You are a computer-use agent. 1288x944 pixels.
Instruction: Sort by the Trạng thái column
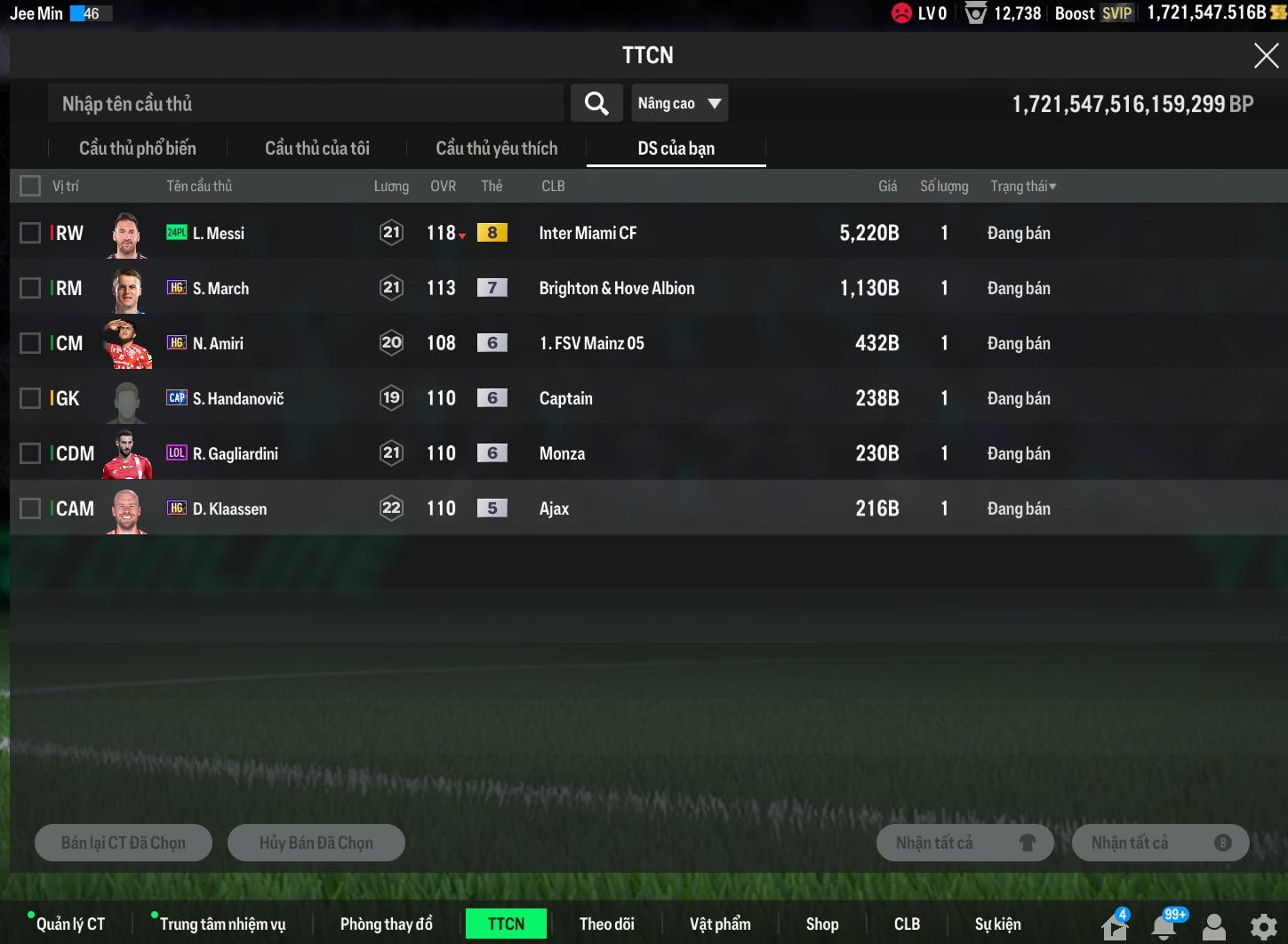(x=1023, y=186)
